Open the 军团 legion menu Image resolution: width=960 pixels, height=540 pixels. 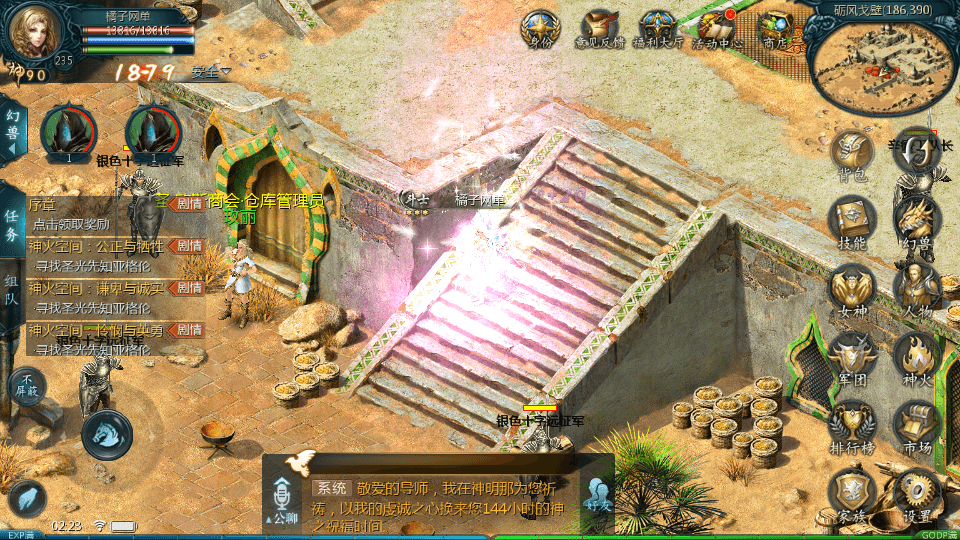(852, 358)
